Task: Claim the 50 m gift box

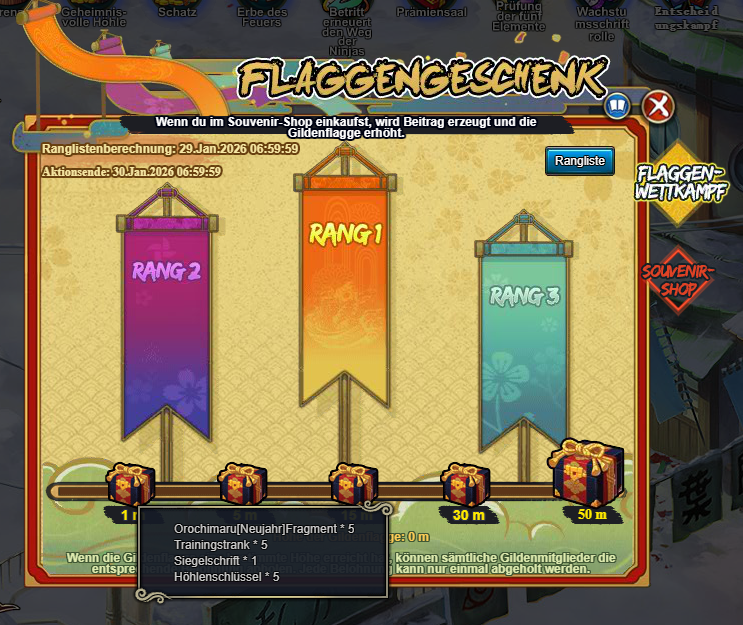Action: pyautogui.click(x=589, y=472)
